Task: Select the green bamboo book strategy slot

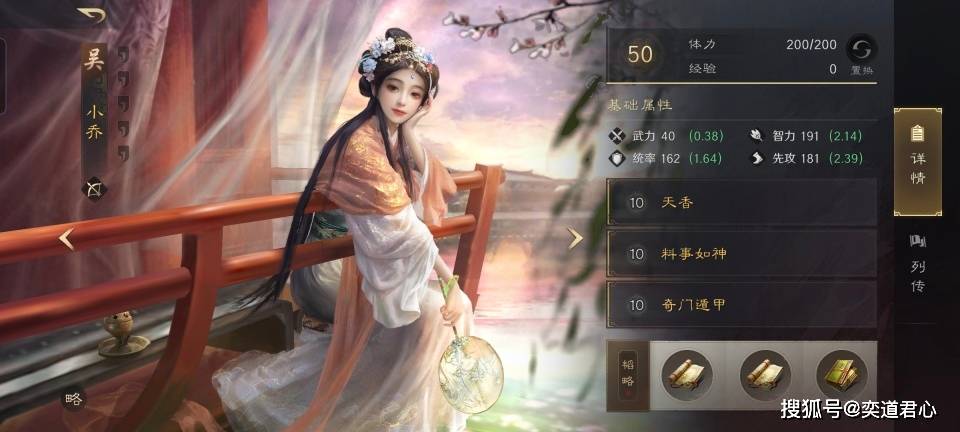Action: point(841,373)
